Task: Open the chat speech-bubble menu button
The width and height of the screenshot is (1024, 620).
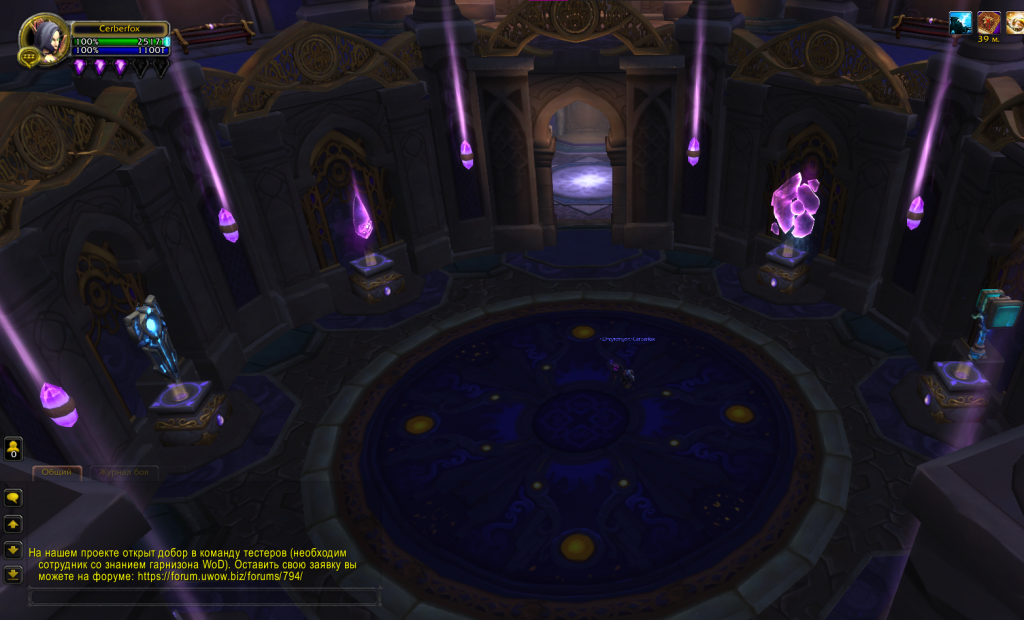Action: [x=14, y=496]
